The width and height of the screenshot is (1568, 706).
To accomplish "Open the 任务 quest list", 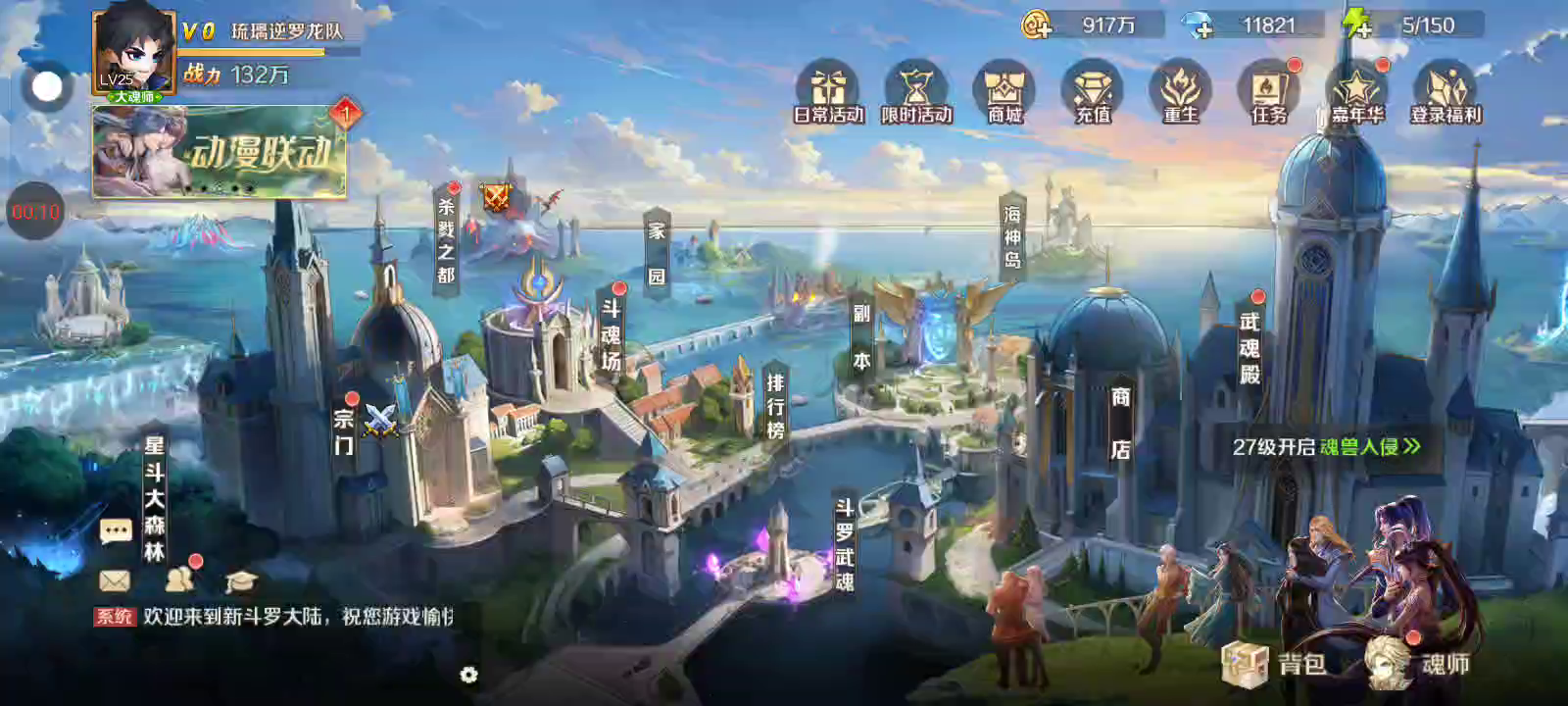I will click(1269, 92).
